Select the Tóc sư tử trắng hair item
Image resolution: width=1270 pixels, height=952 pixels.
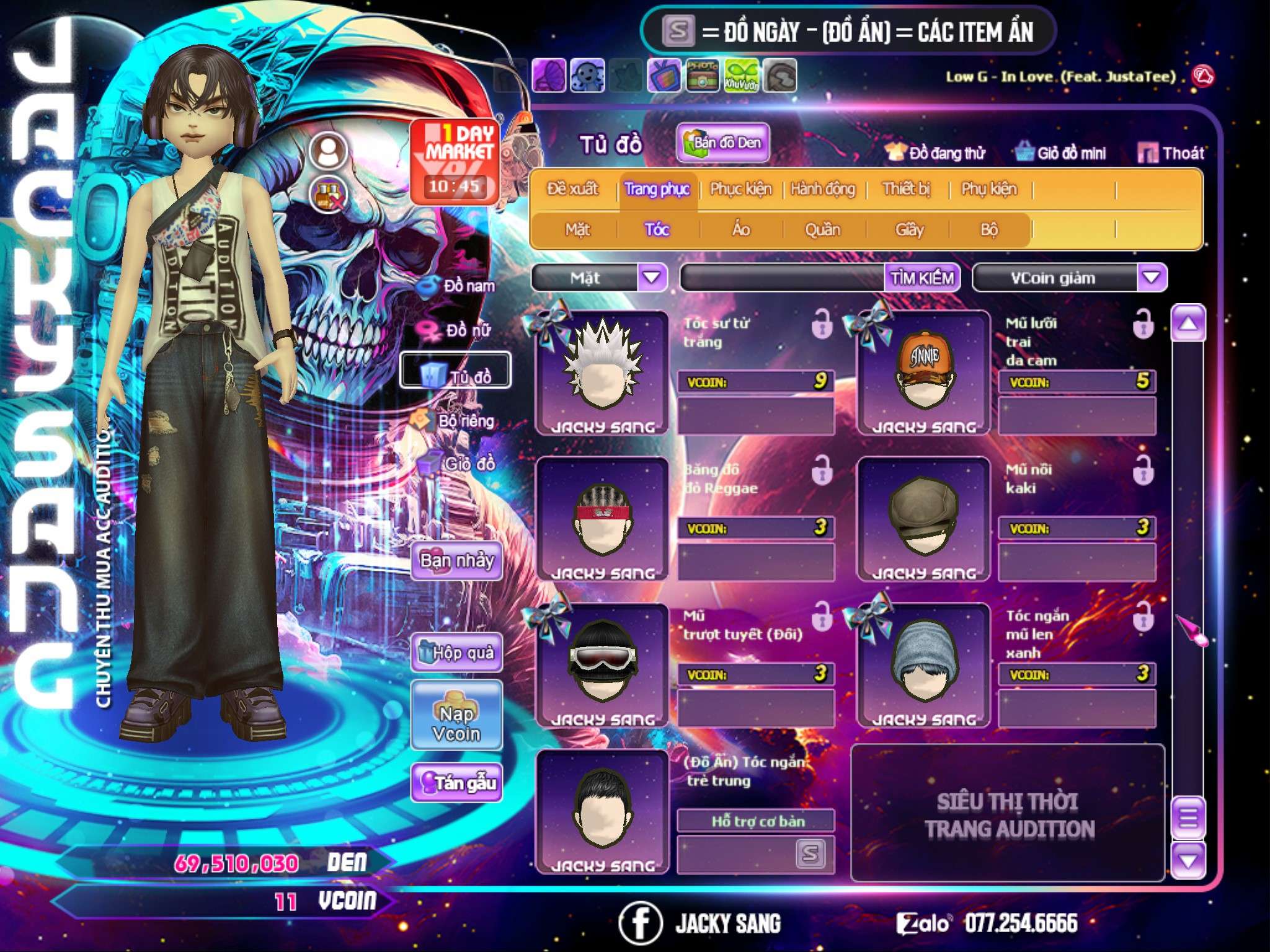(602, 372)
